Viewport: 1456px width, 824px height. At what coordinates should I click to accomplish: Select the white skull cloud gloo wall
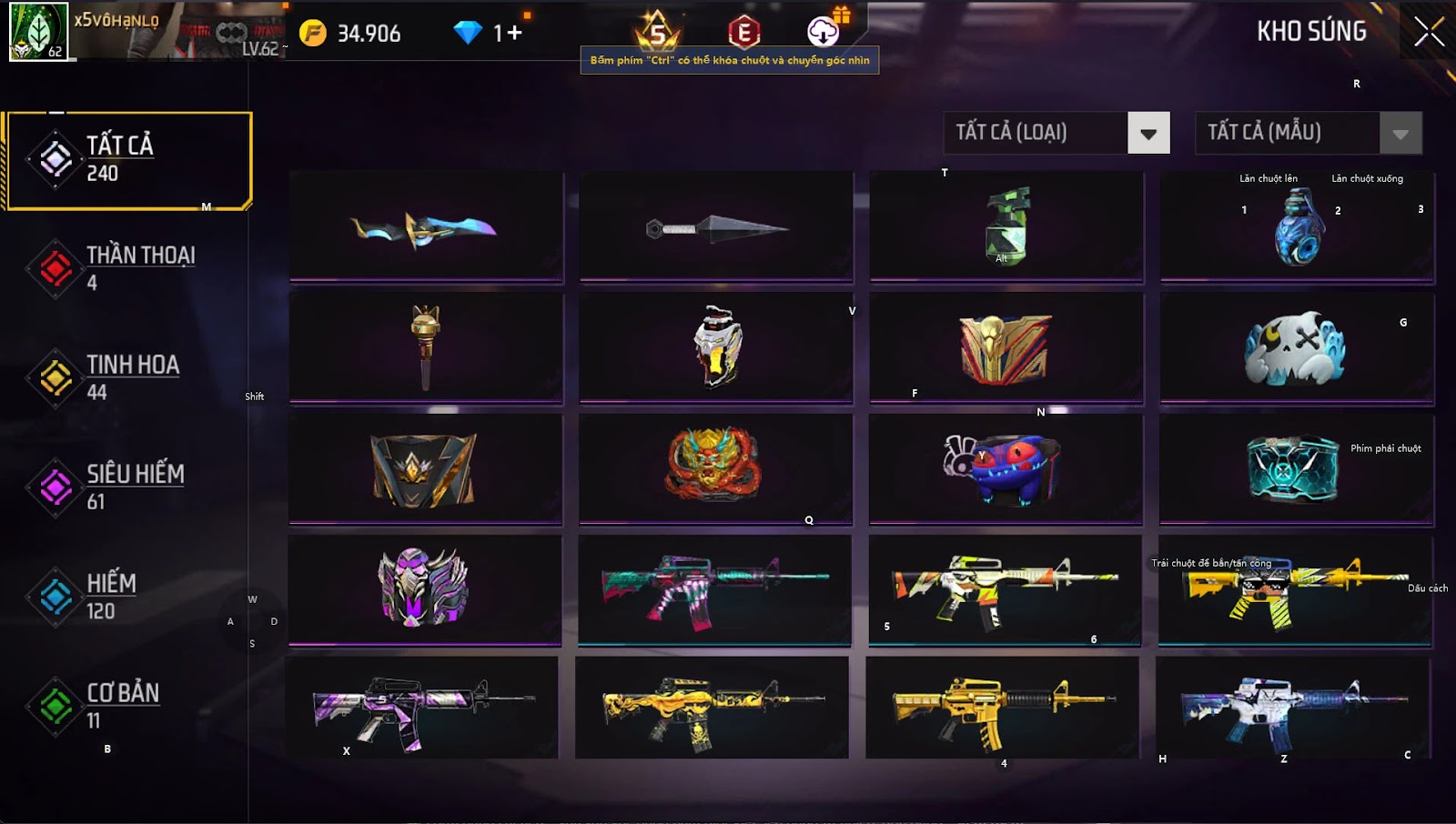tap(1296, 348)
